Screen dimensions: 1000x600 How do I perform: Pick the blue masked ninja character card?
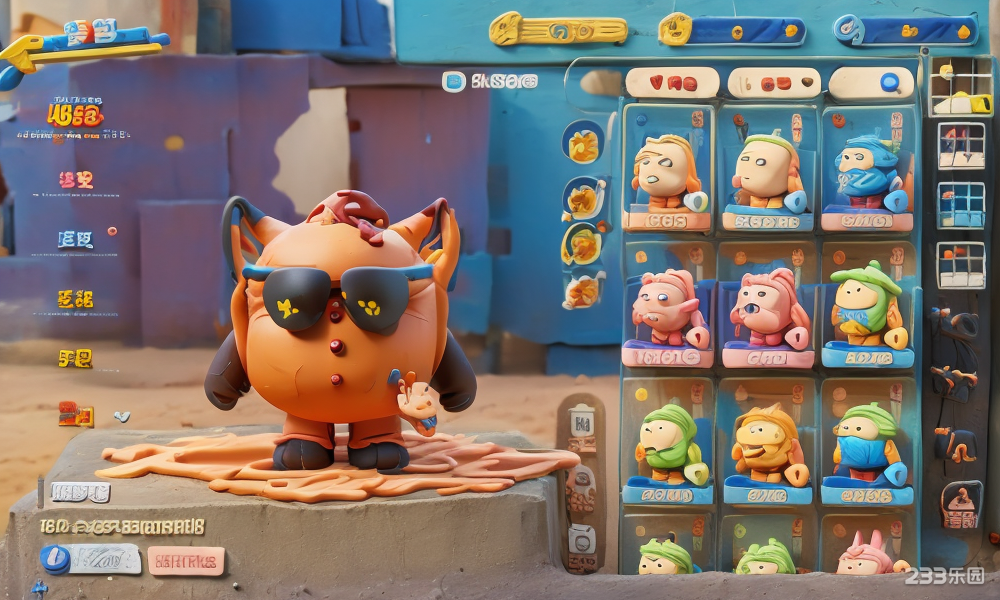[867, 170]
